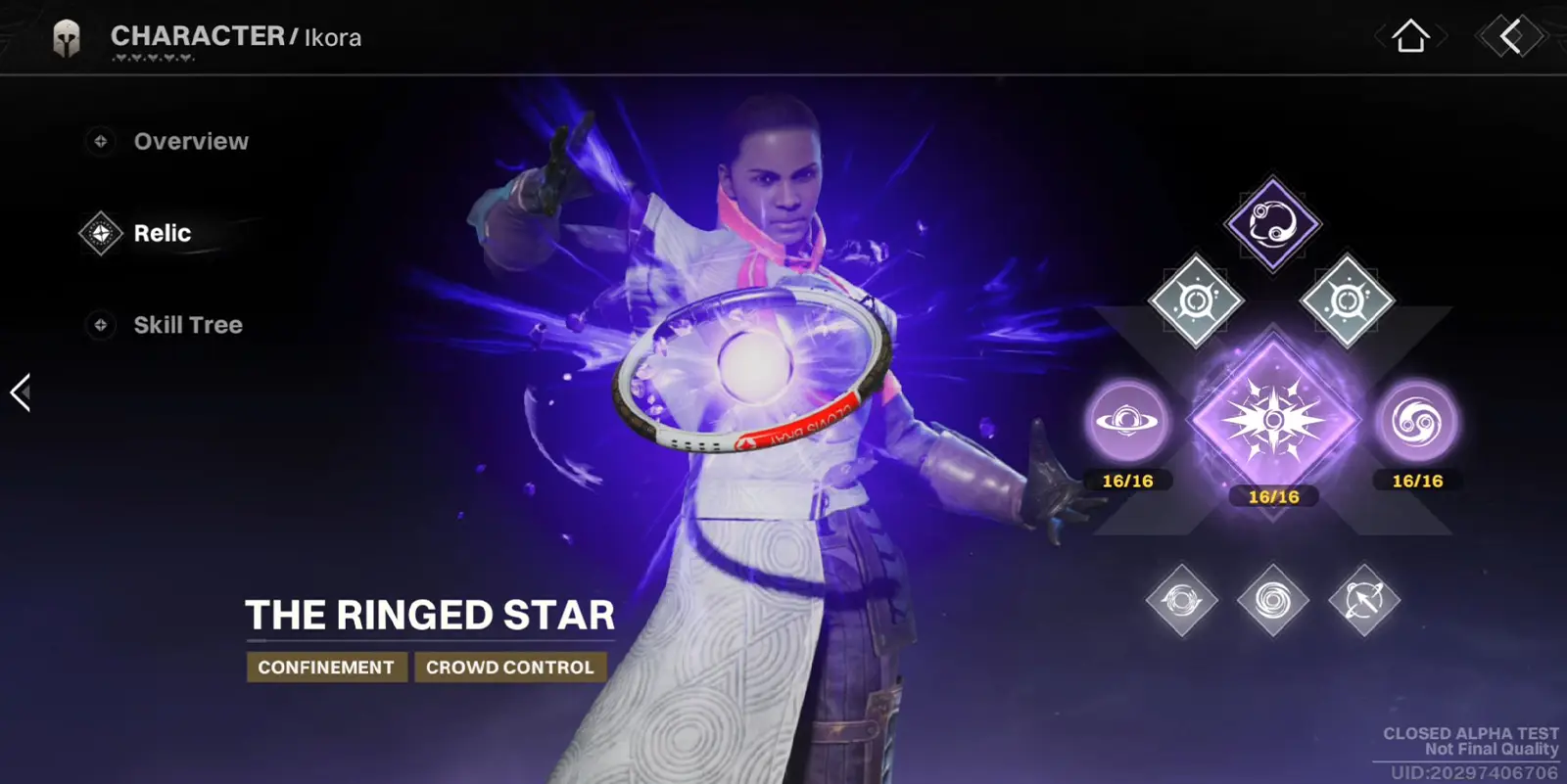This screenshot has width=1567, height=784.
Task: Click the orbit-arrow node at bottom right
Action: click(1362, 599)
